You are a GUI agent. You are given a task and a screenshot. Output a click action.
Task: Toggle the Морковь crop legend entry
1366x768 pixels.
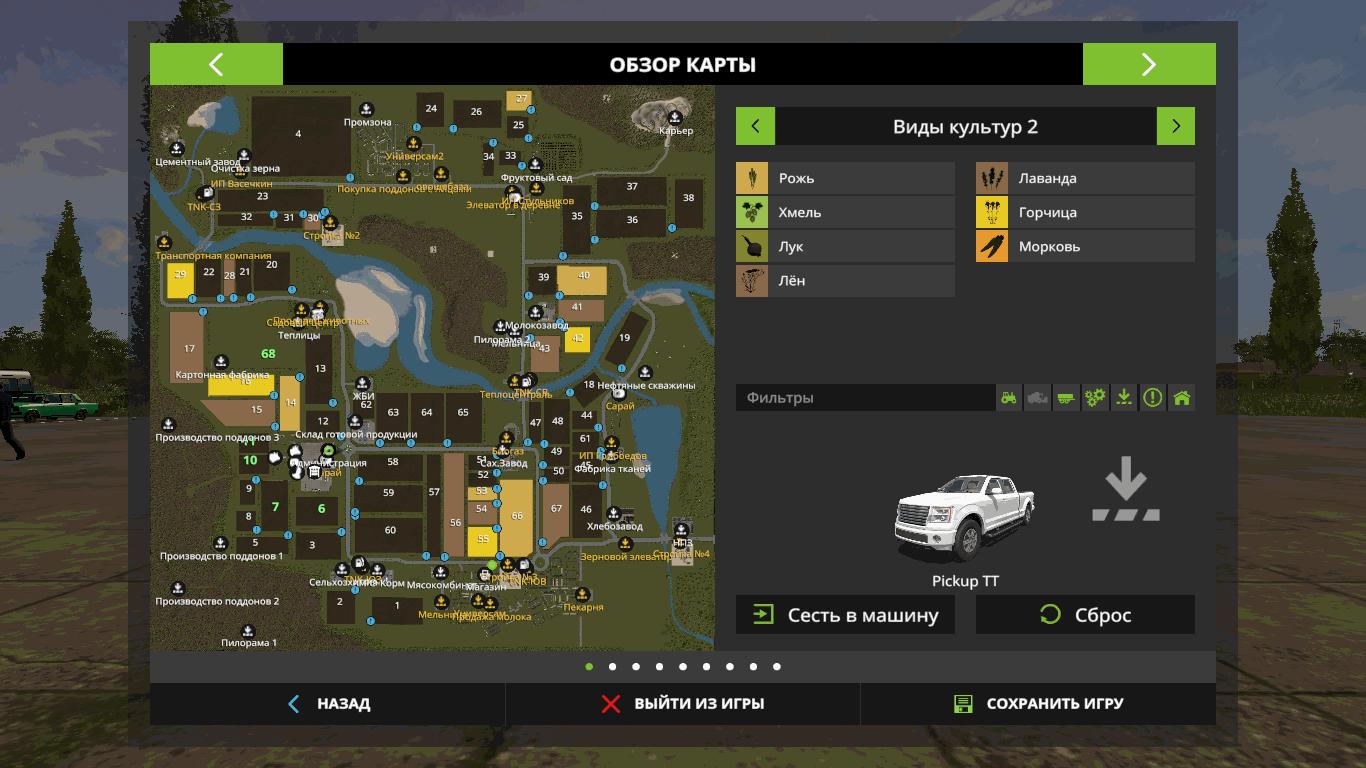1085,246
